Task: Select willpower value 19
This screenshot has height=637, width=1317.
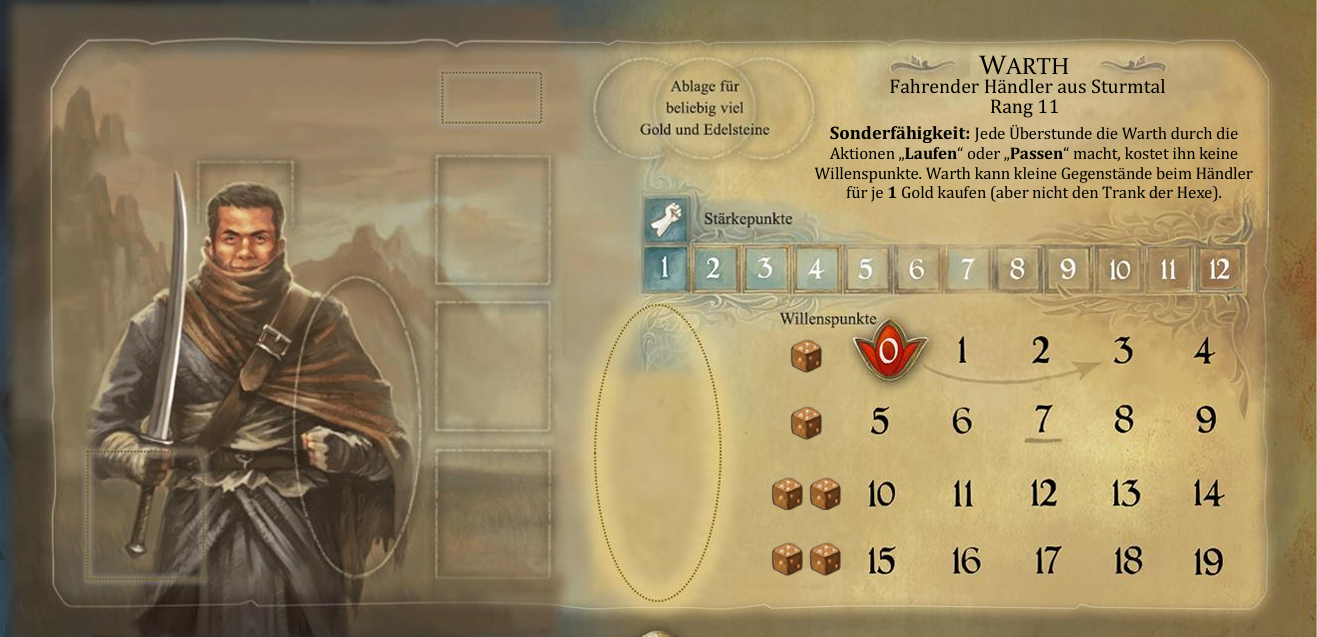Action: coord(1207,561)
